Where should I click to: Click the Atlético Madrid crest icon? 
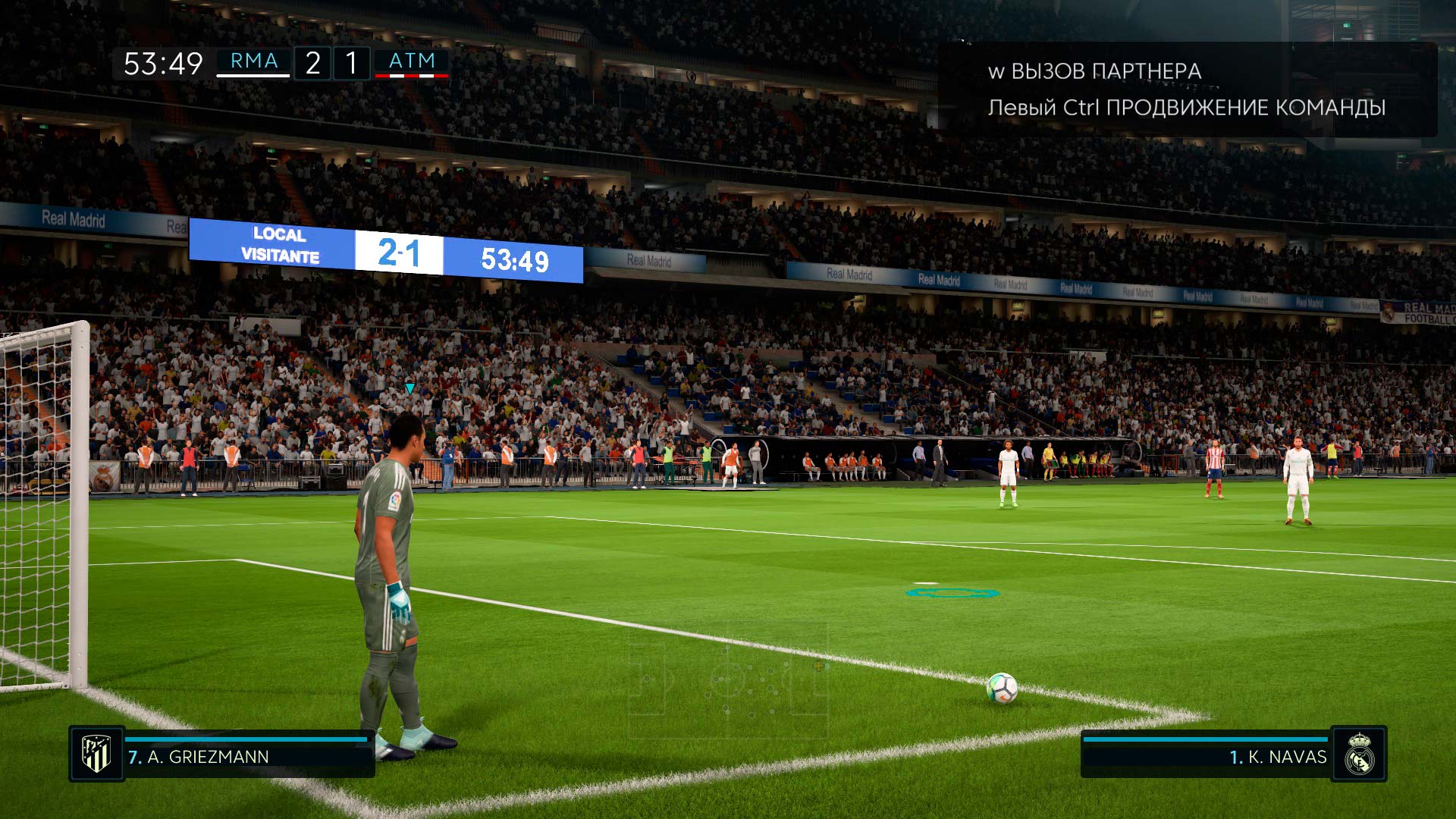pos(96,754)
